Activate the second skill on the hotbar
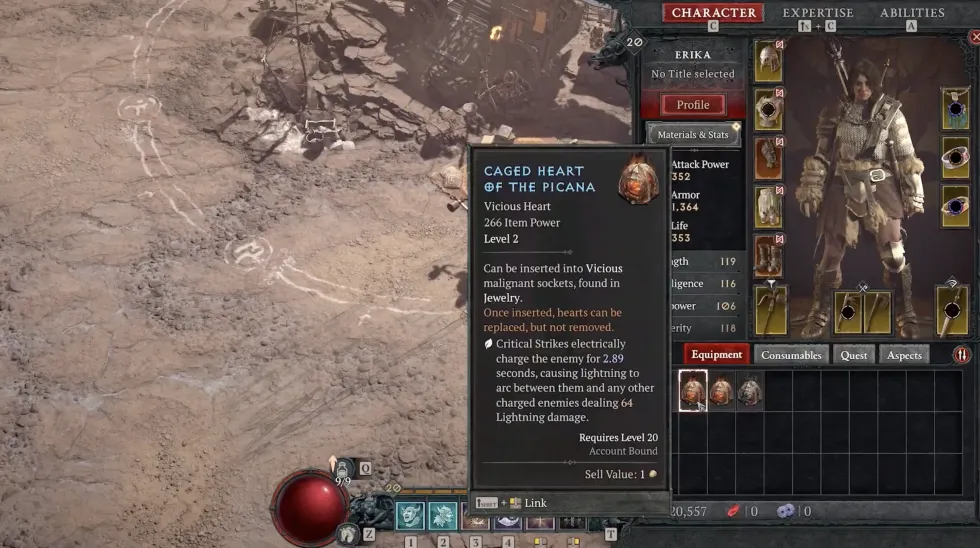This screenshot has height=548, width=980. pyautogui.click(x=442, y=516)
